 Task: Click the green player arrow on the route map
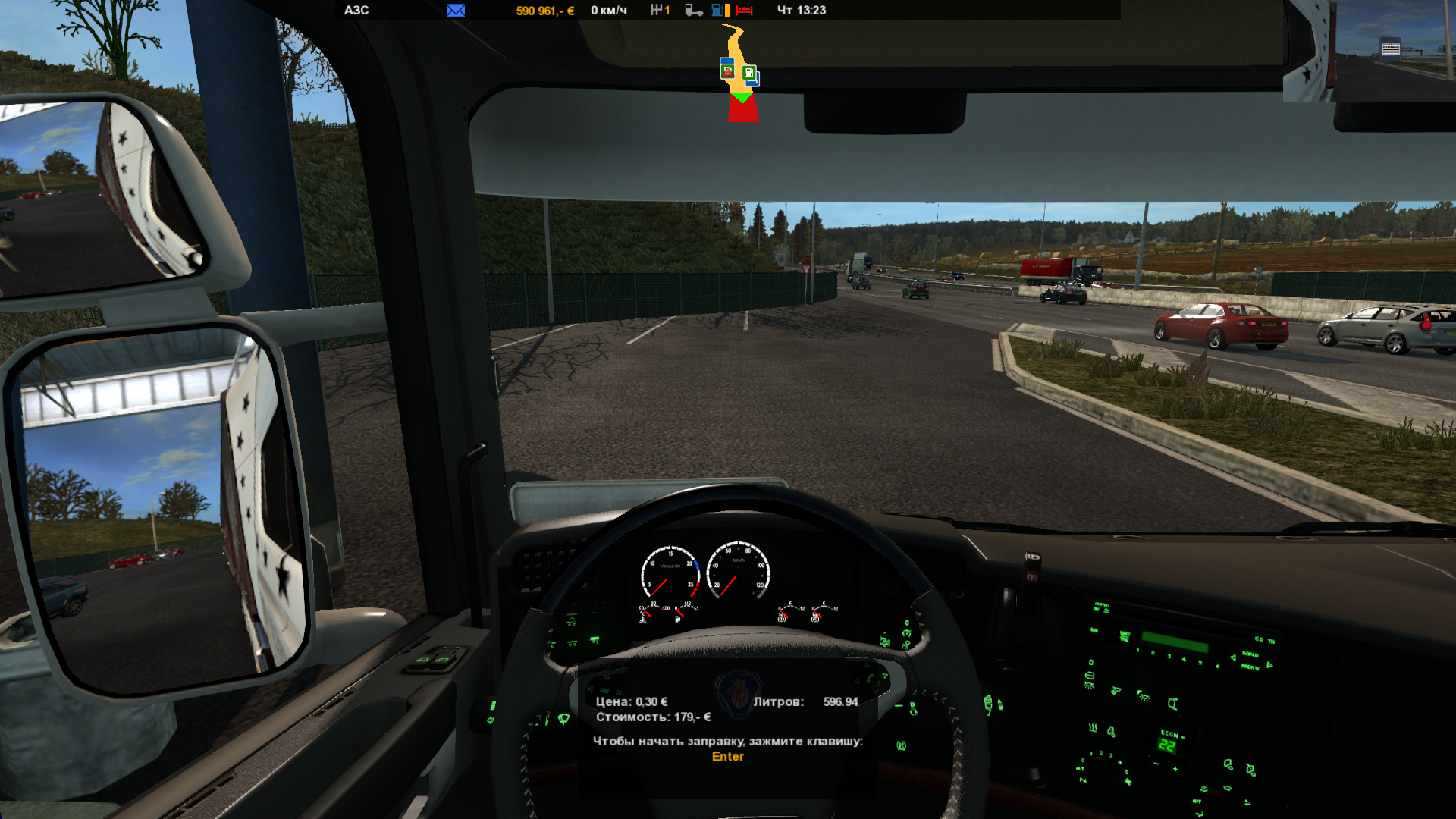742,97
